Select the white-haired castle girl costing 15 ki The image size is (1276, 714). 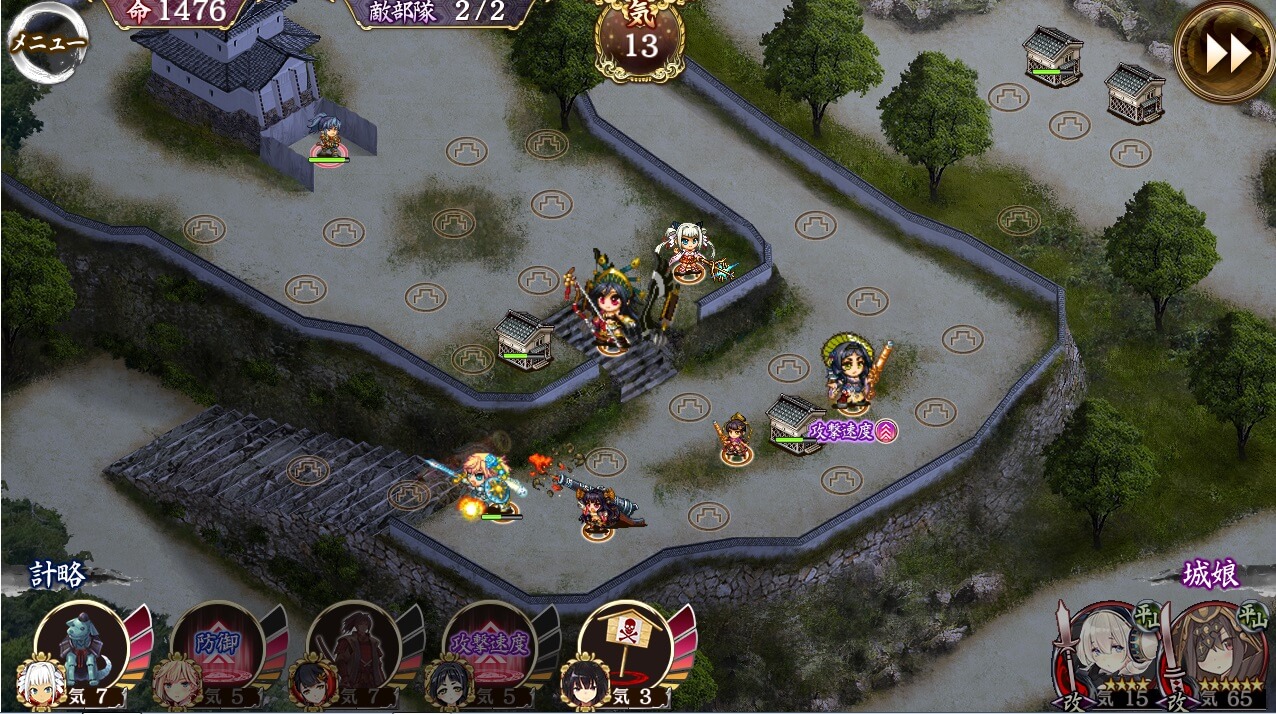pos(1106,655)
